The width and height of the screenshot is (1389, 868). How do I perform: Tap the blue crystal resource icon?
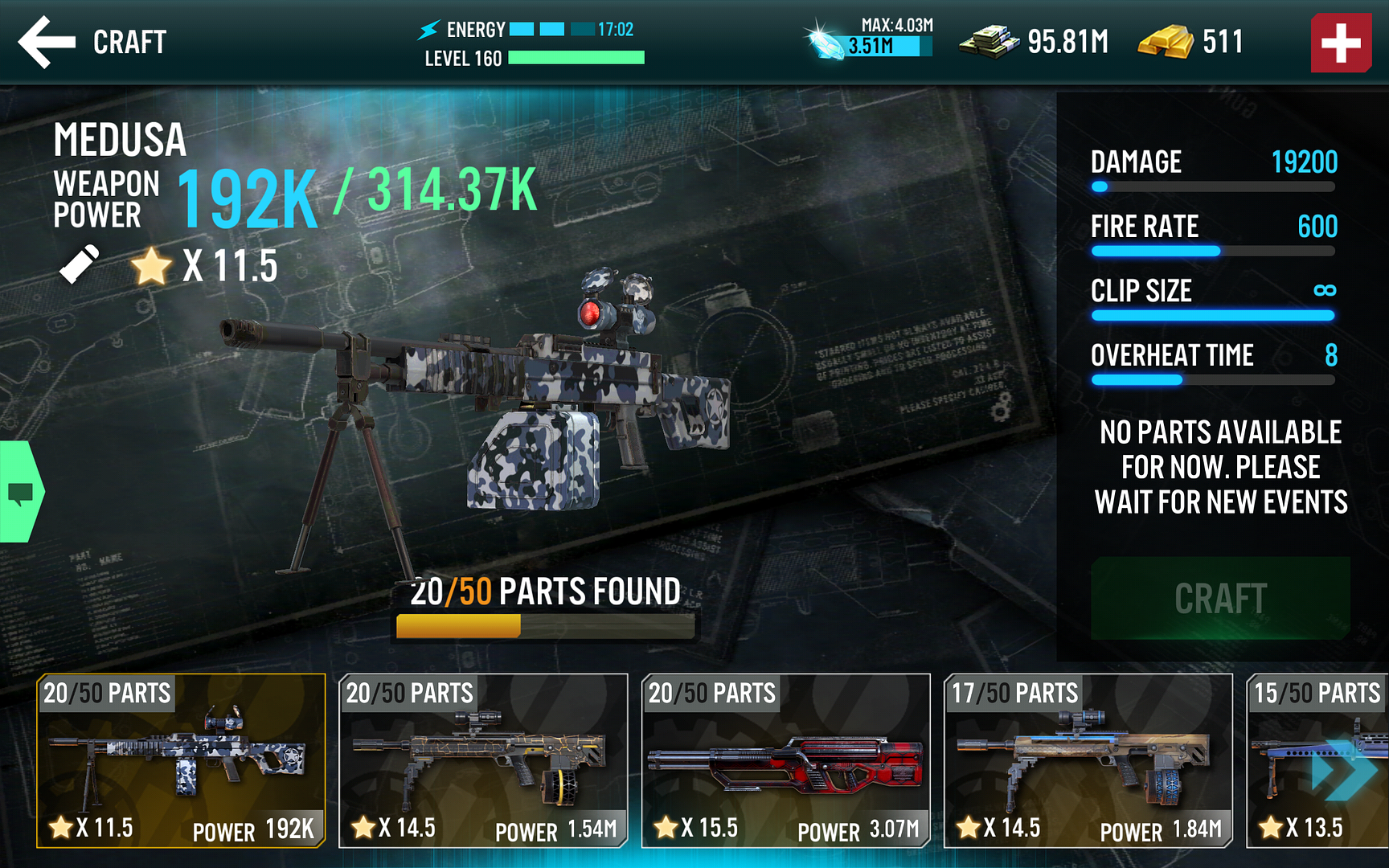click(x=826, y=40)
